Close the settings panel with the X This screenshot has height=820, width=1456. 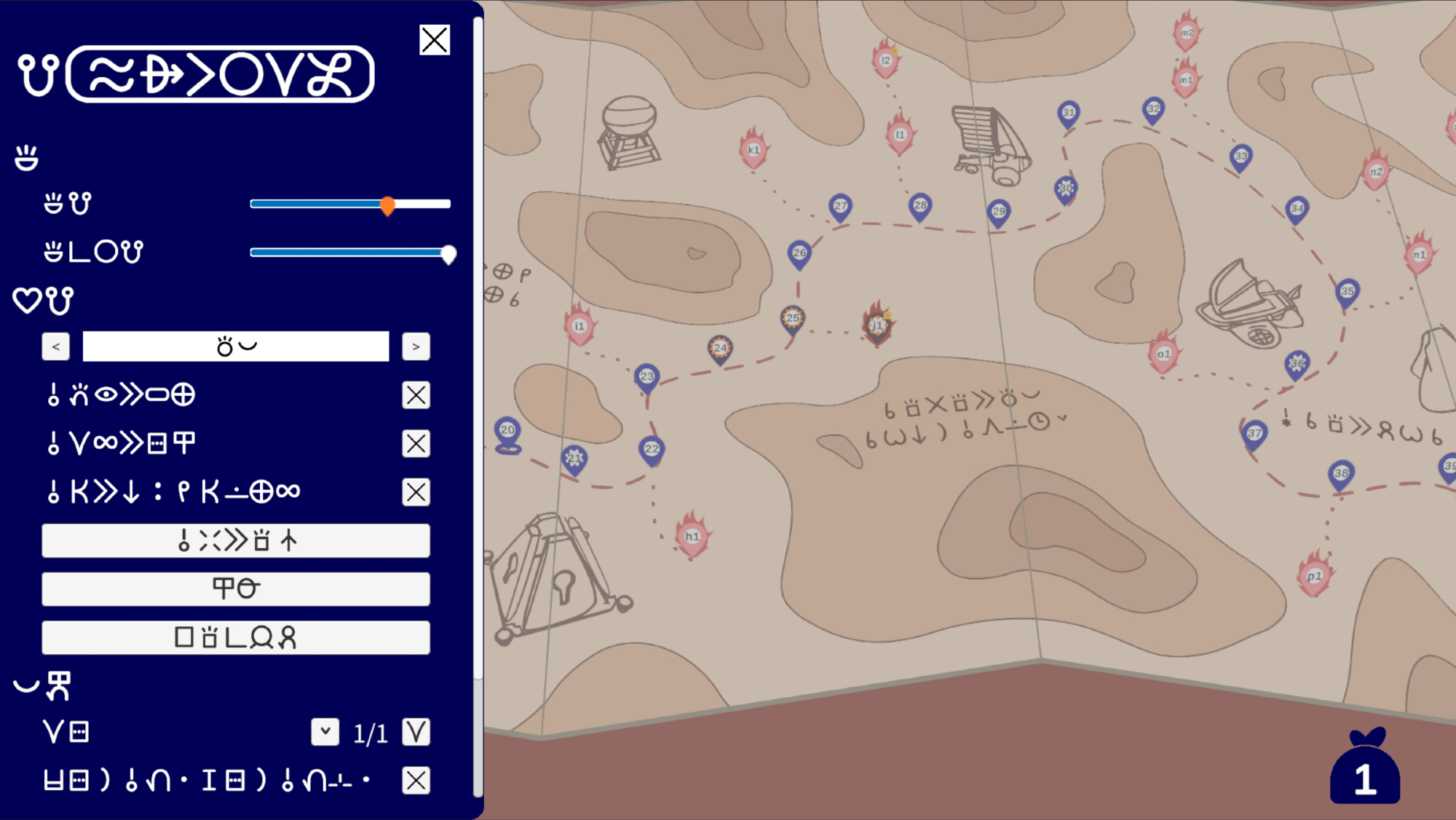(x=435, y=40)
